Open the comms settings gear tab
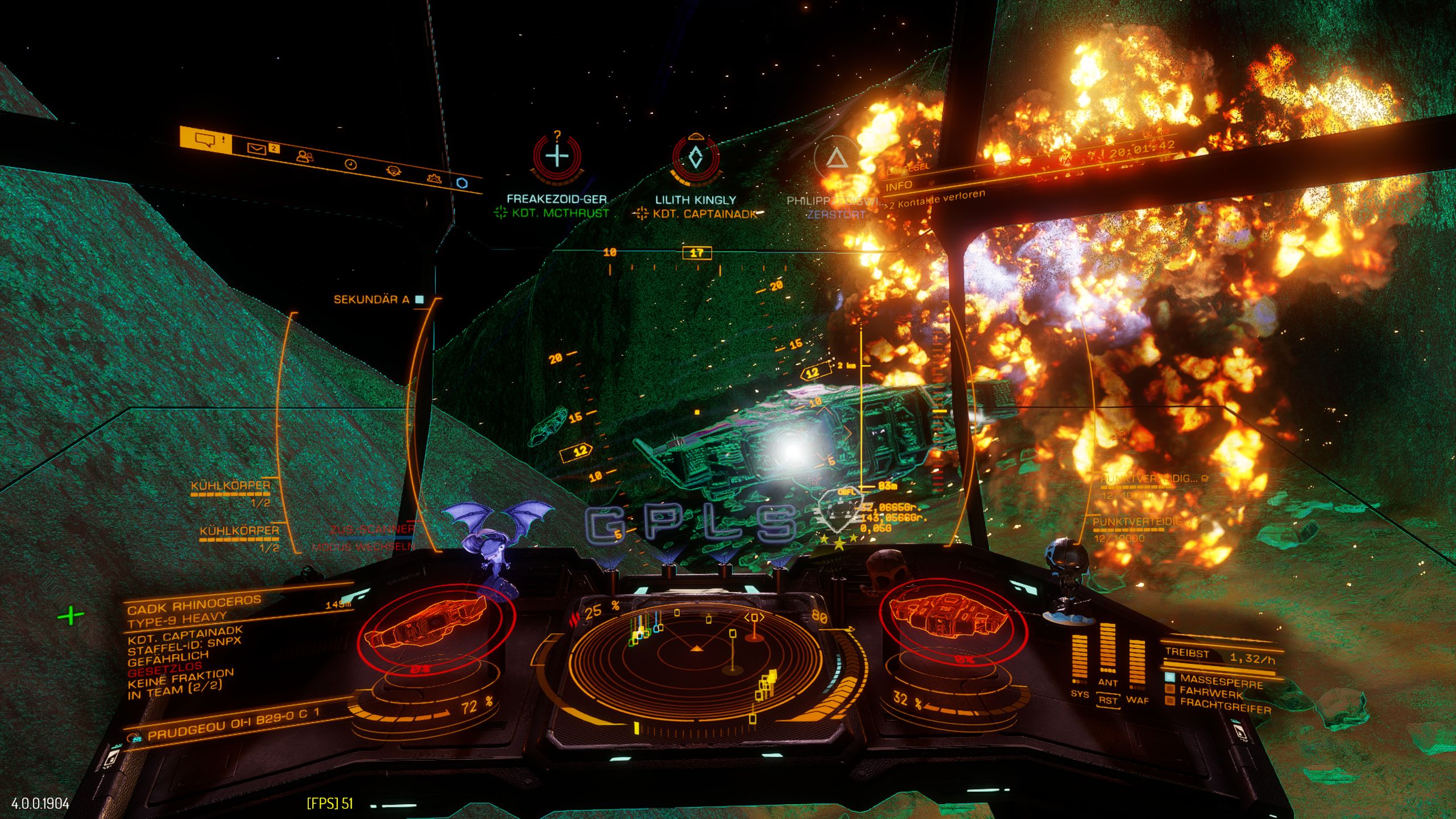The image size is (1456, 819). [x=435, y=178]
